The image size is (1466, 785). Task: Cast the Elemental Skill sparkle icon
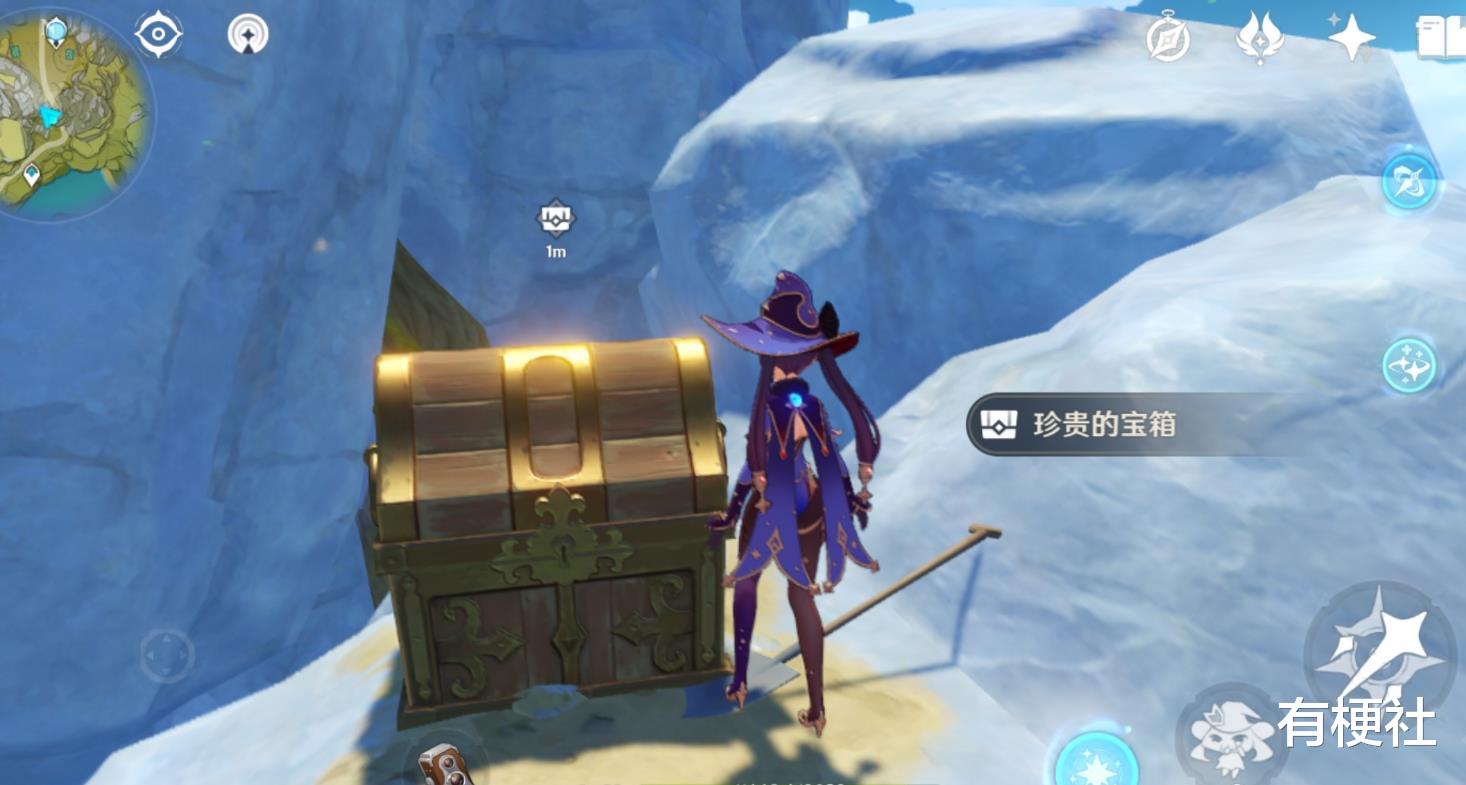tap(1407, 365)
